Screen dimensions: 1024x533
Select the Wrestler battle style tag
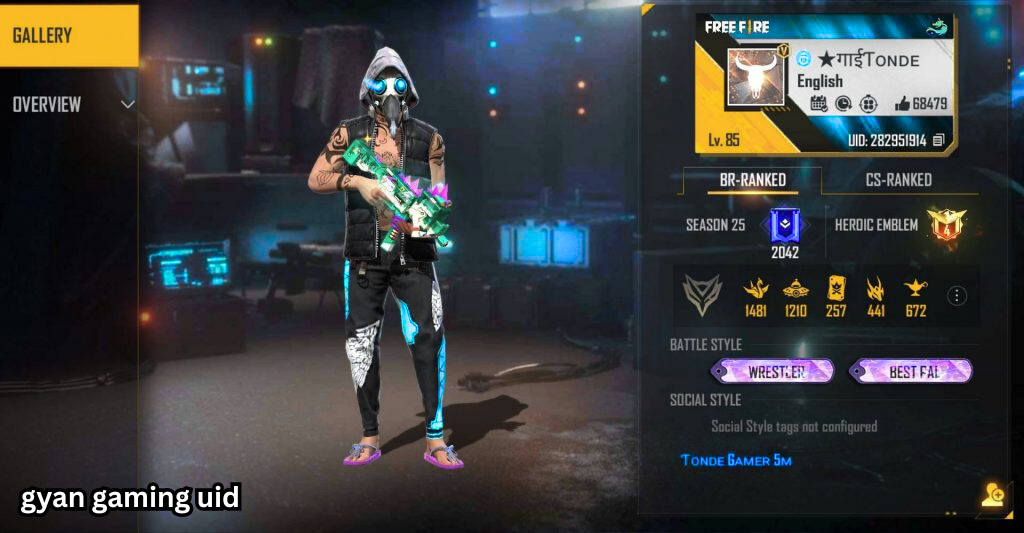tap(775, 372)
